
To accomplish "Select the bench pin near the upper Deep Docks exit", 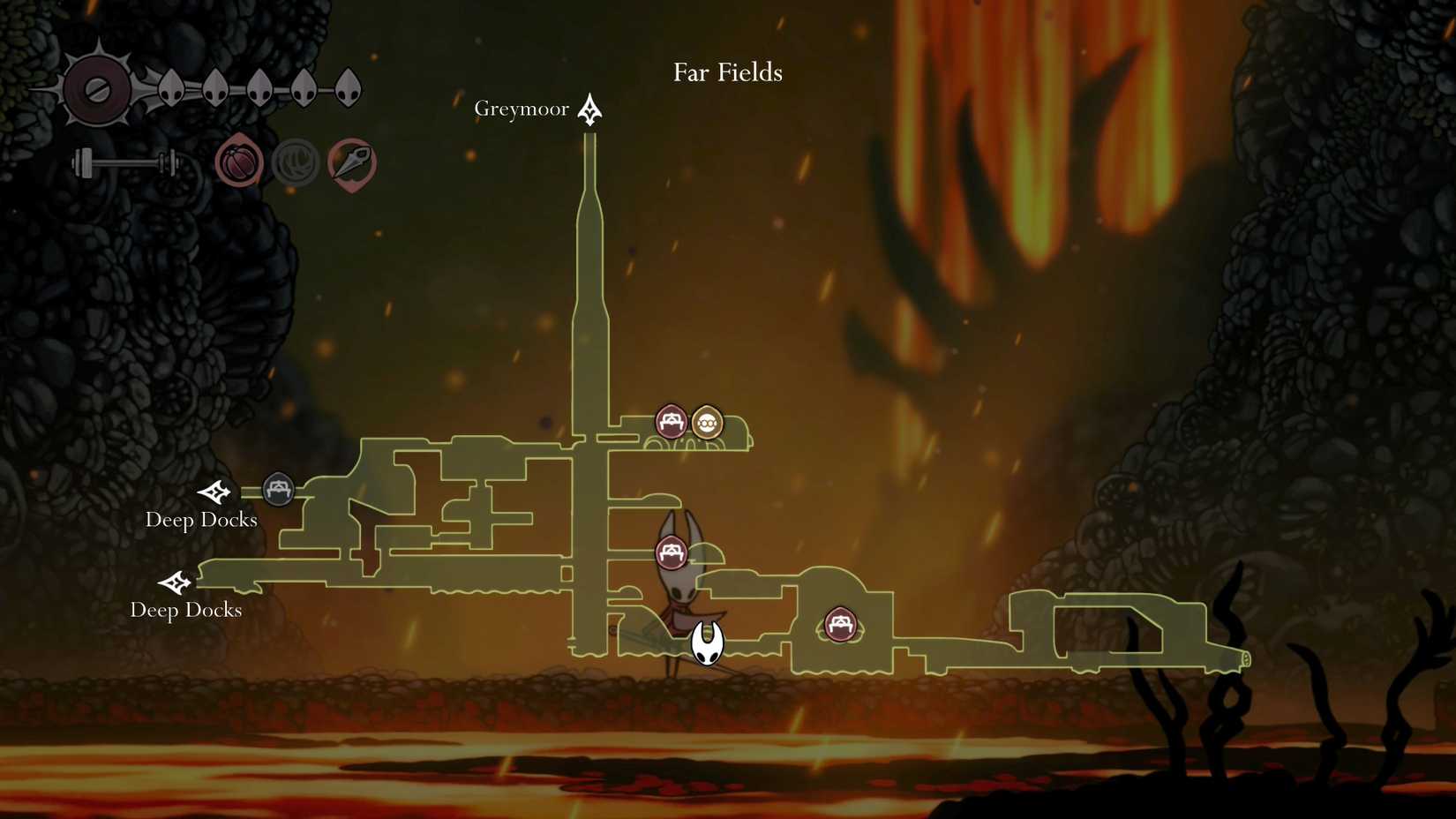I will click(x=279, y=490).
